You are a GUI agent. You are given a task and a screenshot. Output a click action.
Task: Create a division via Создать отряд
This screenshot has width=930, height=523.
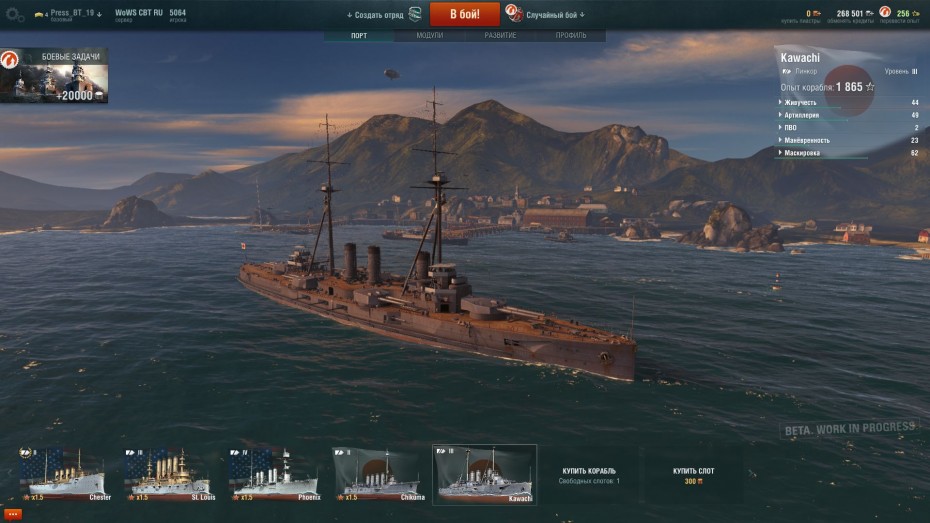[384, 15]
